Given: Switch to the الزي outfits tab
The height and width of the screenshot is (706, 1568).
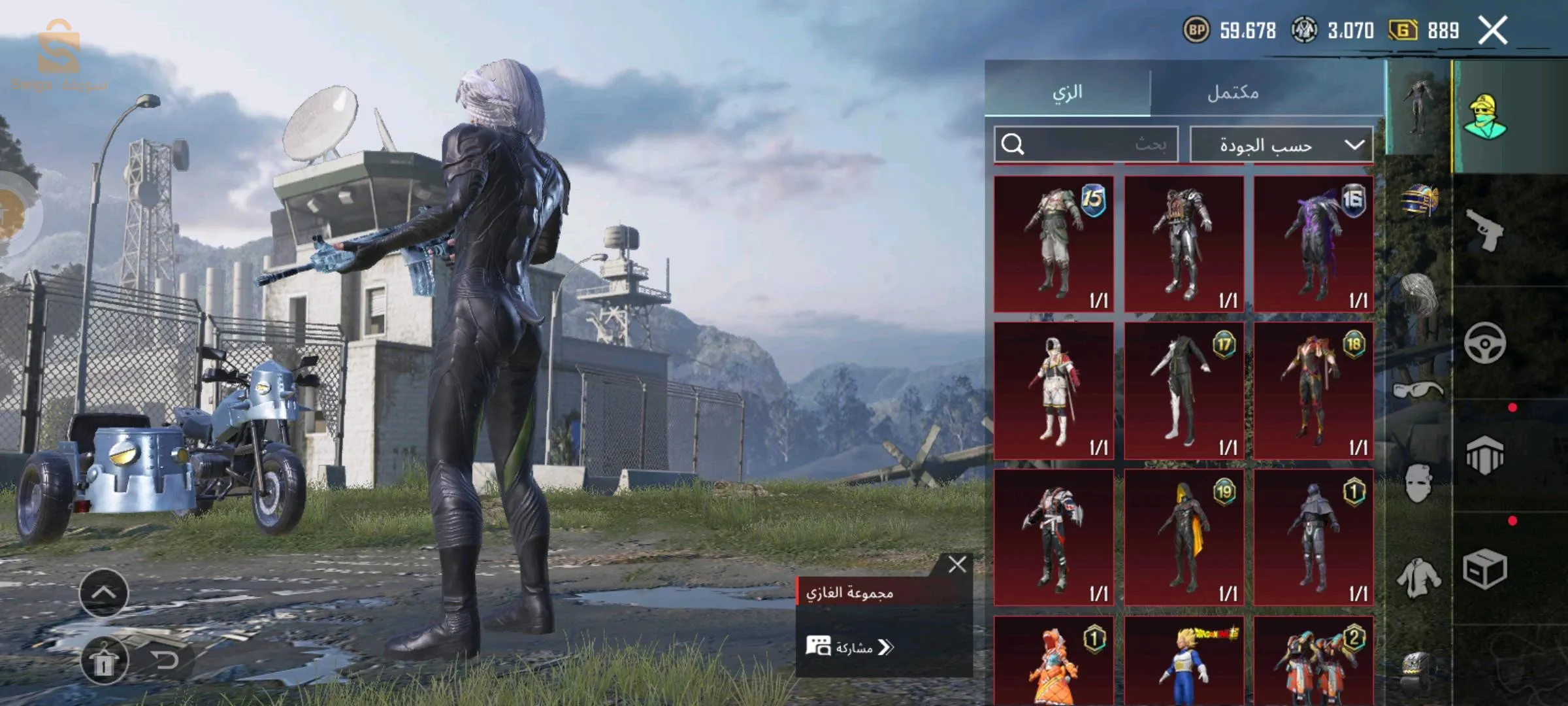Looking at the screenshot, I should tap(1068, 92).
